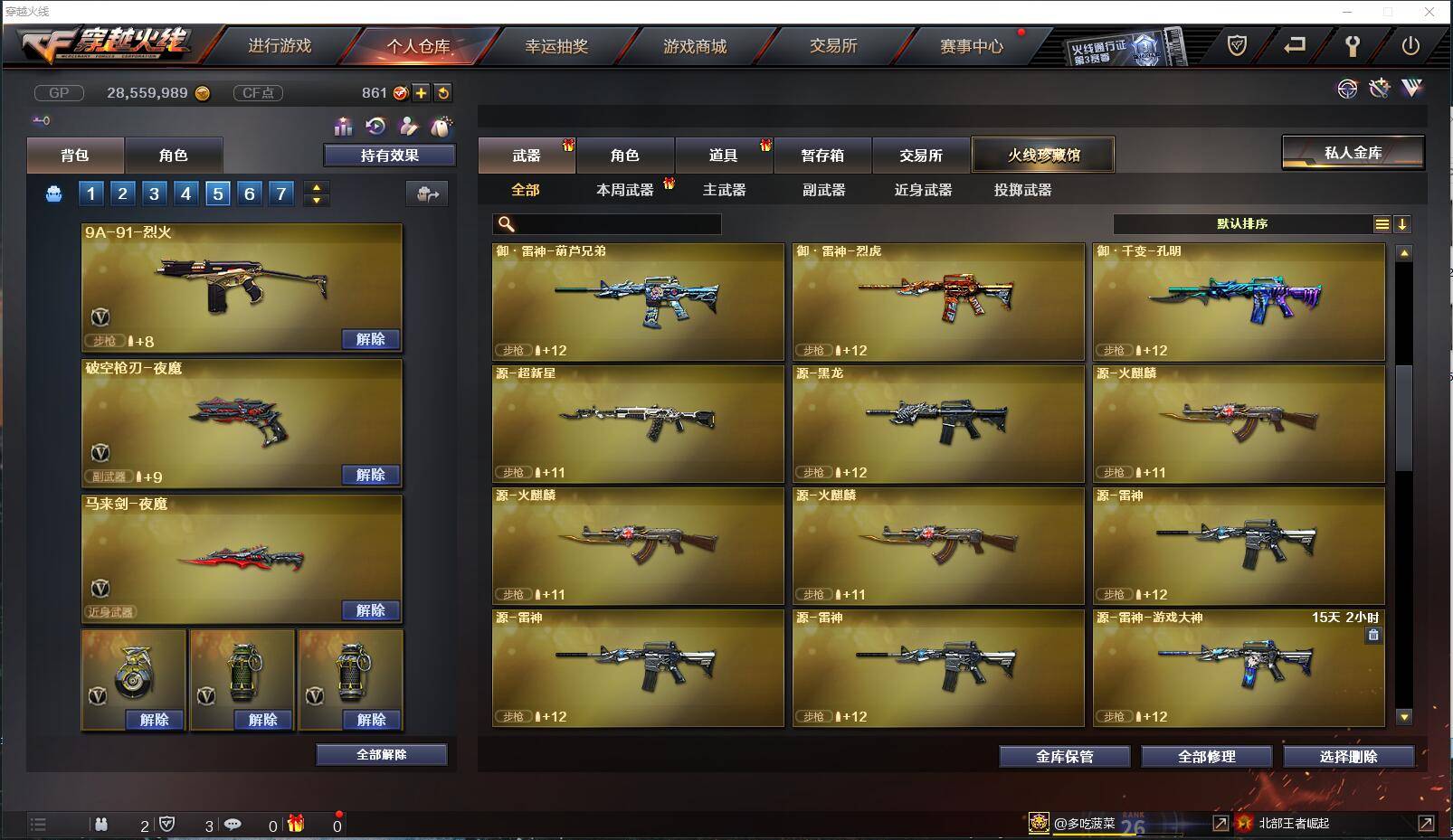
Task: Toggle the descending sort arrow icon
Action: (1403, 223)
